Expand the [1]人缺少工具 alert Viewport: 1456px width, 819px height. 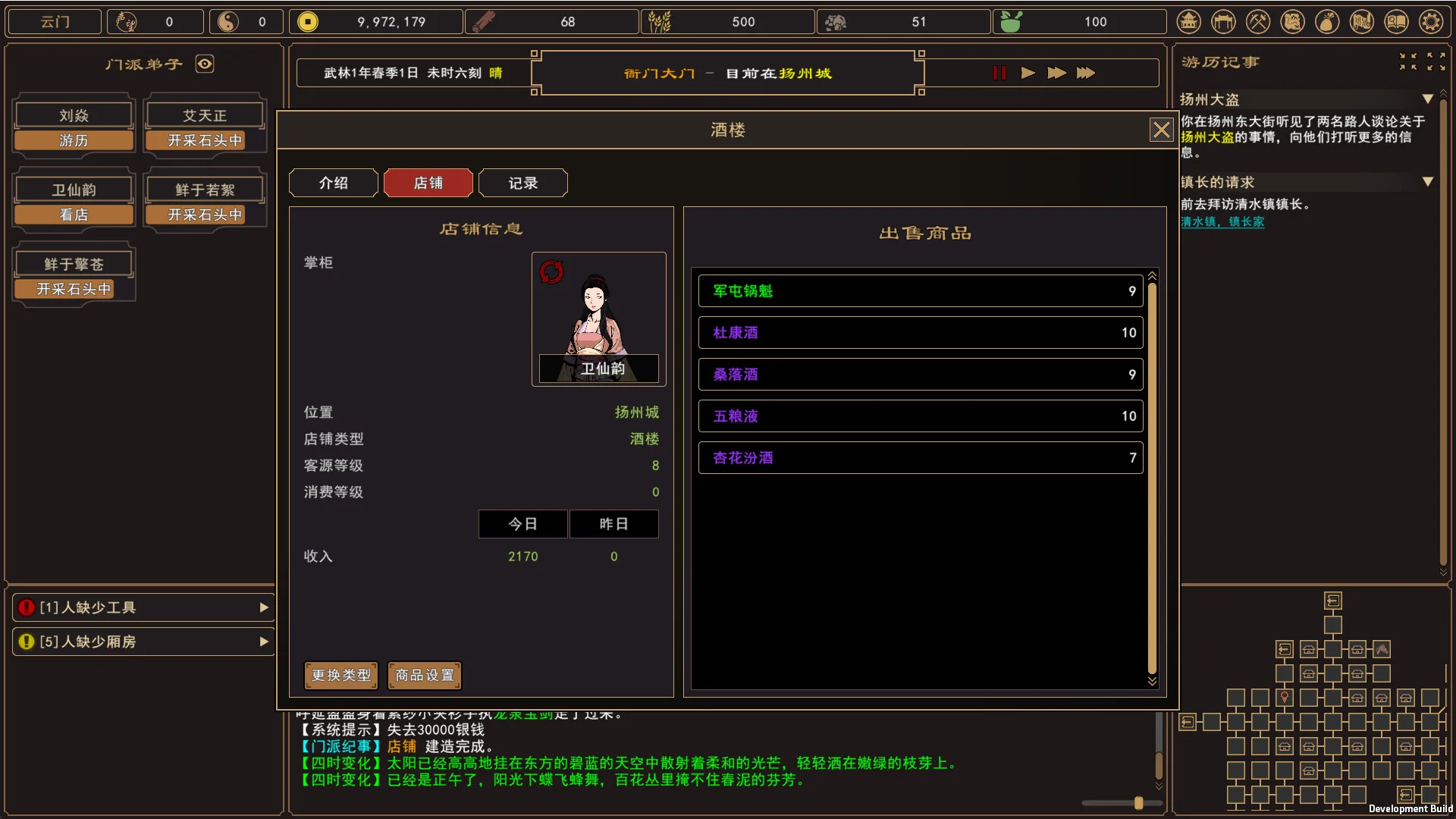[264, 607]
